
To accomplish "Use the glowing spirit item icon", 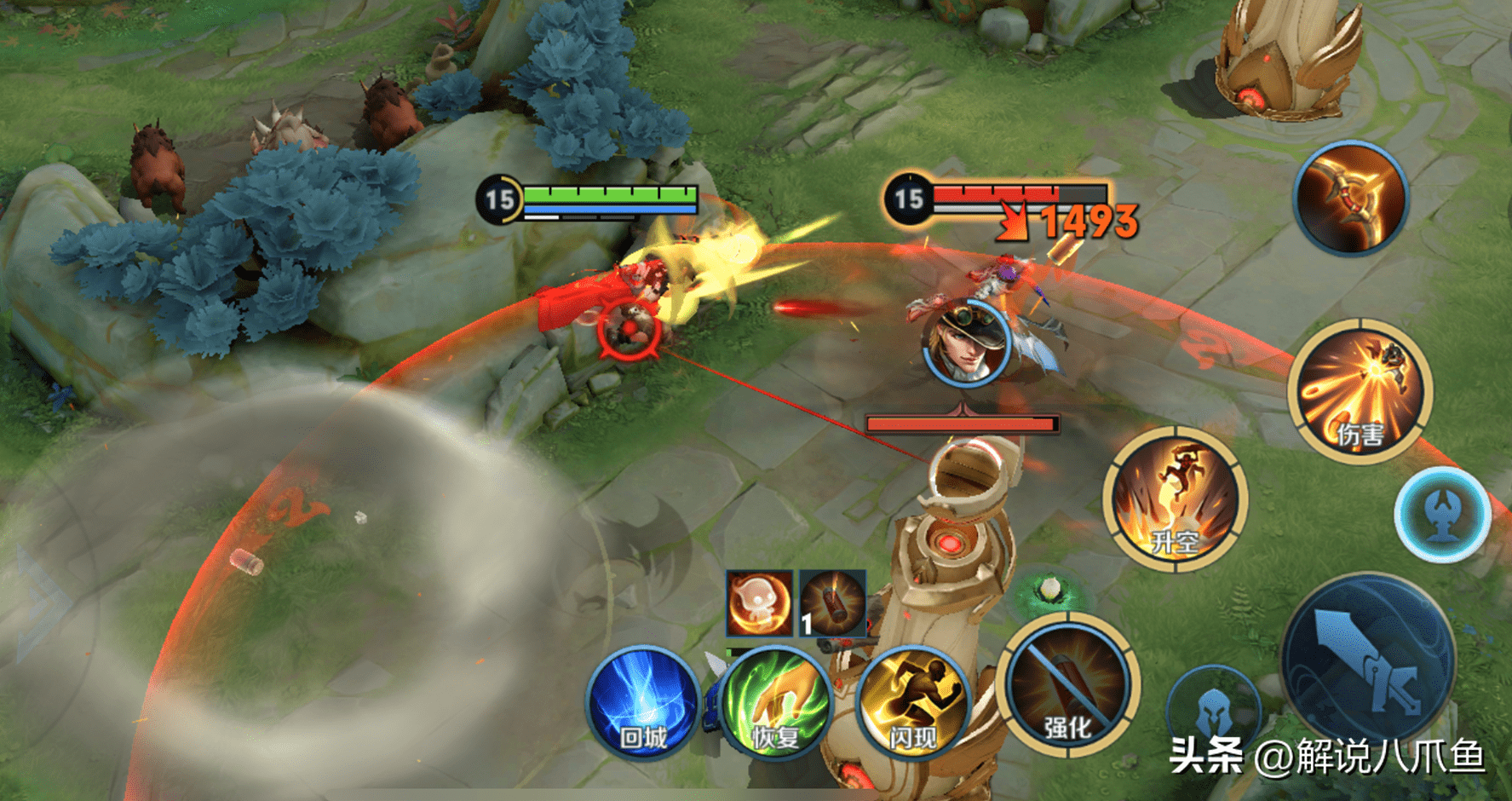I will point(758,603).
